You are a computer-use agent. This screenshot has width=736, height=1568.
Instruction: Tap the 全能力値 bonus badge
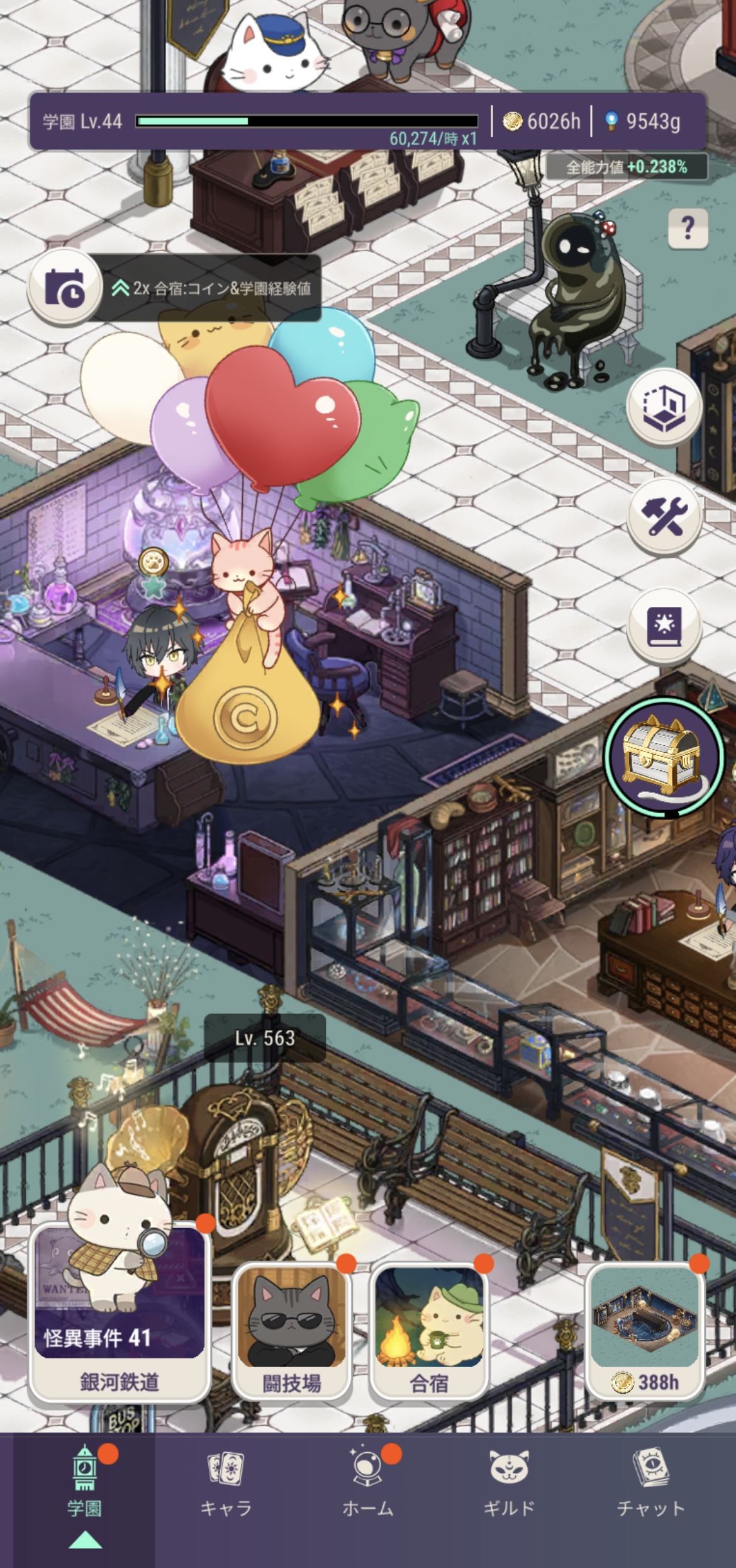coord(626,167)
